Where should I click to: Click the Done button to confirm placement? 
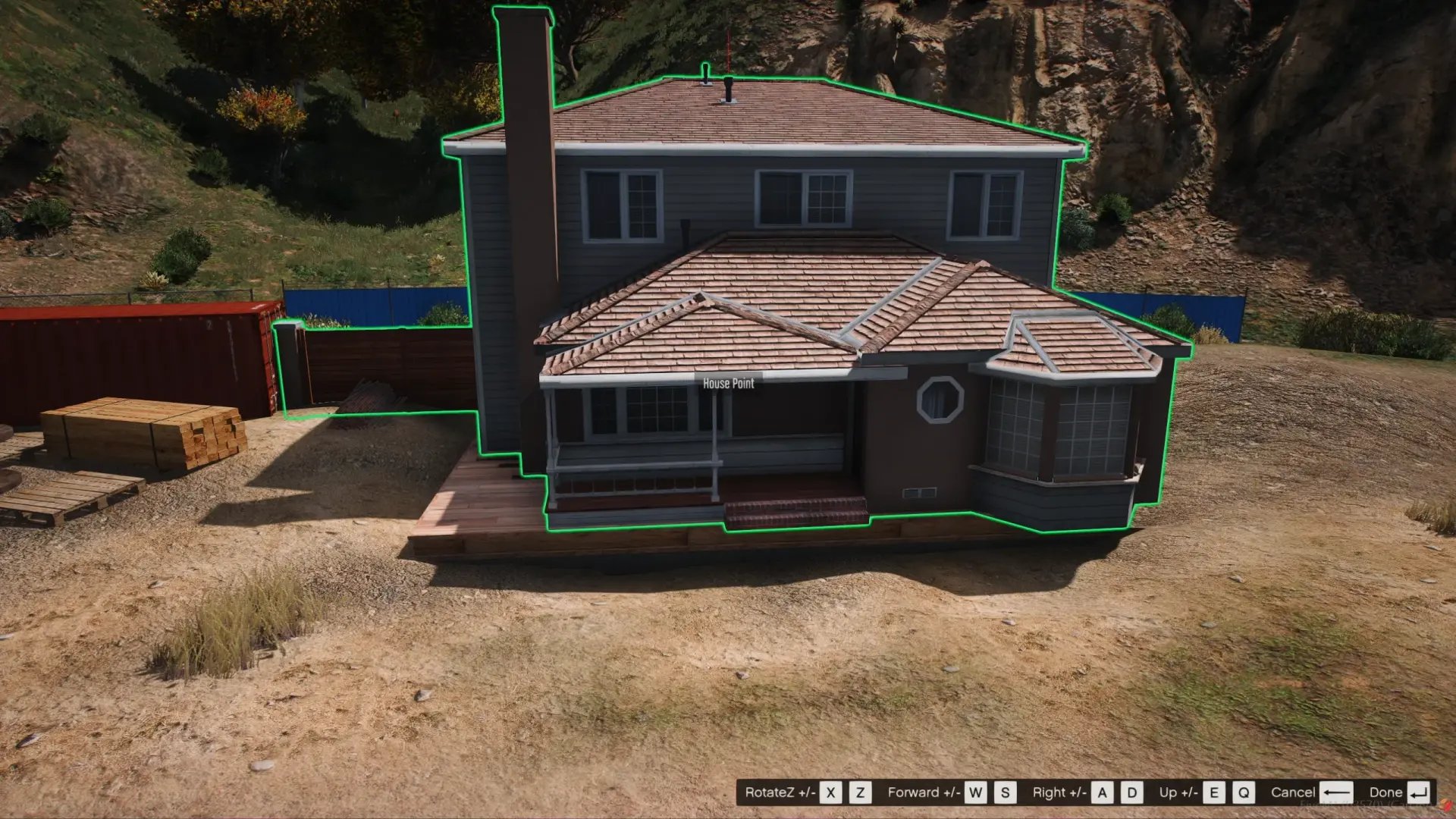[x=1386, y=792]
